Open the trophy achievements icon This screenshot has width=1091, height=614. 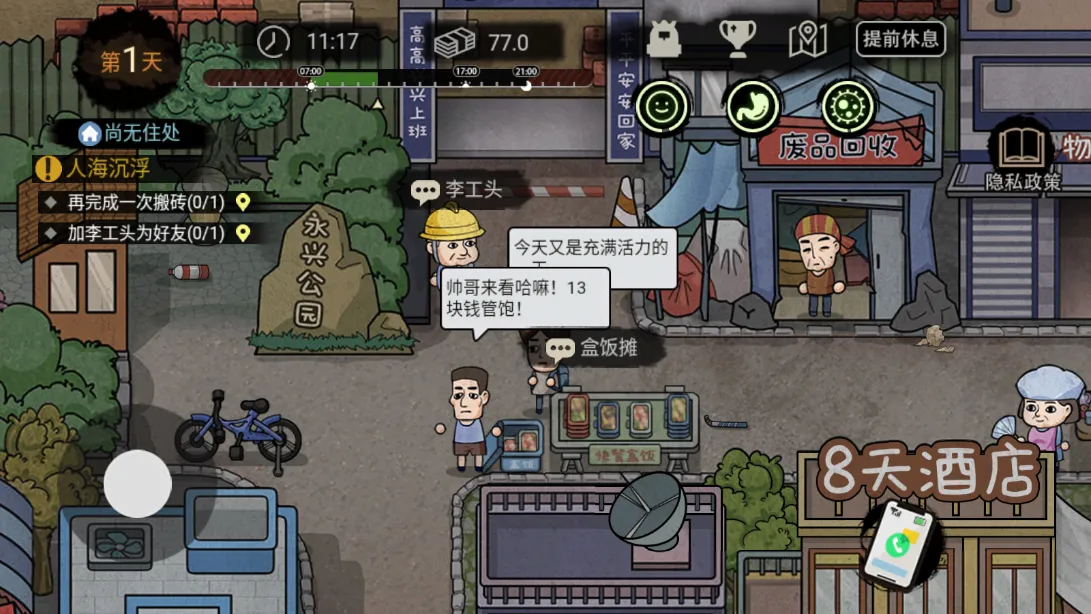[x=737, y=40]
